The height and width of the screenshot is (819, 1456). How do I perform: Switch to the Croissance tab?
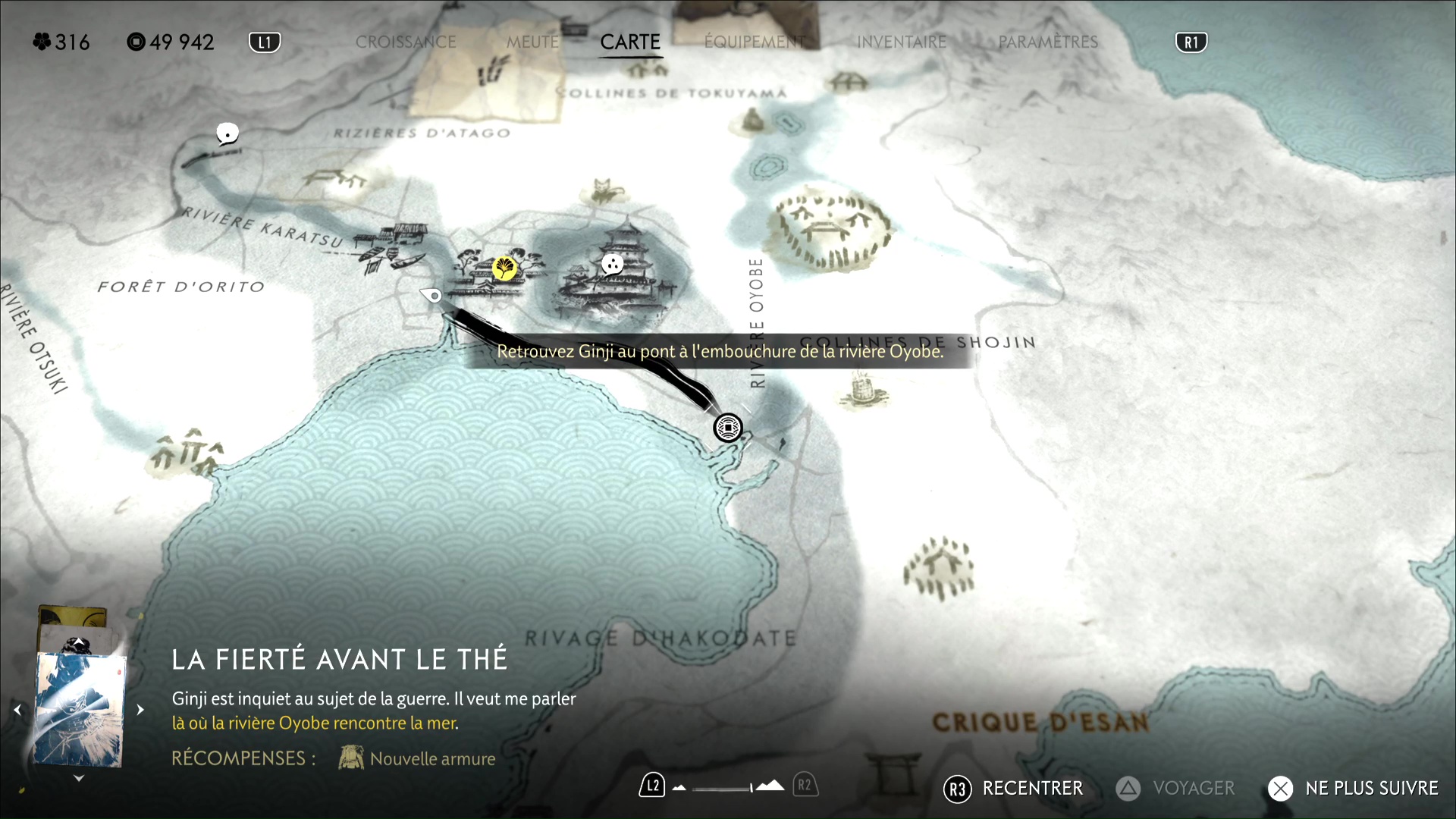[406, 42]
